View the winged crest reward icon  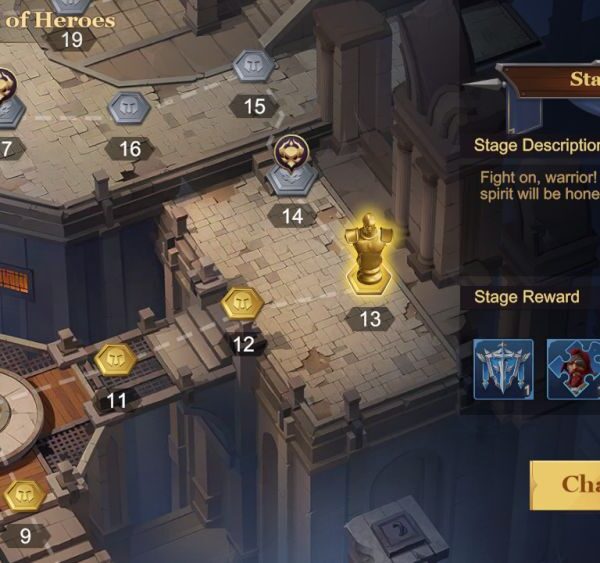tap(504, 369)
